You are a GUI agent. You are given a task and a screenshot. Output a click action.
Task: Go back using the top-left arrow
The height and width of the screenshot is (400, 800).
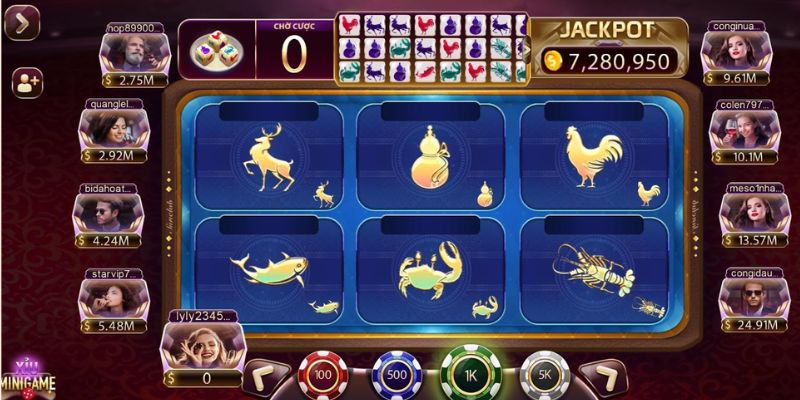coord(21,22)
